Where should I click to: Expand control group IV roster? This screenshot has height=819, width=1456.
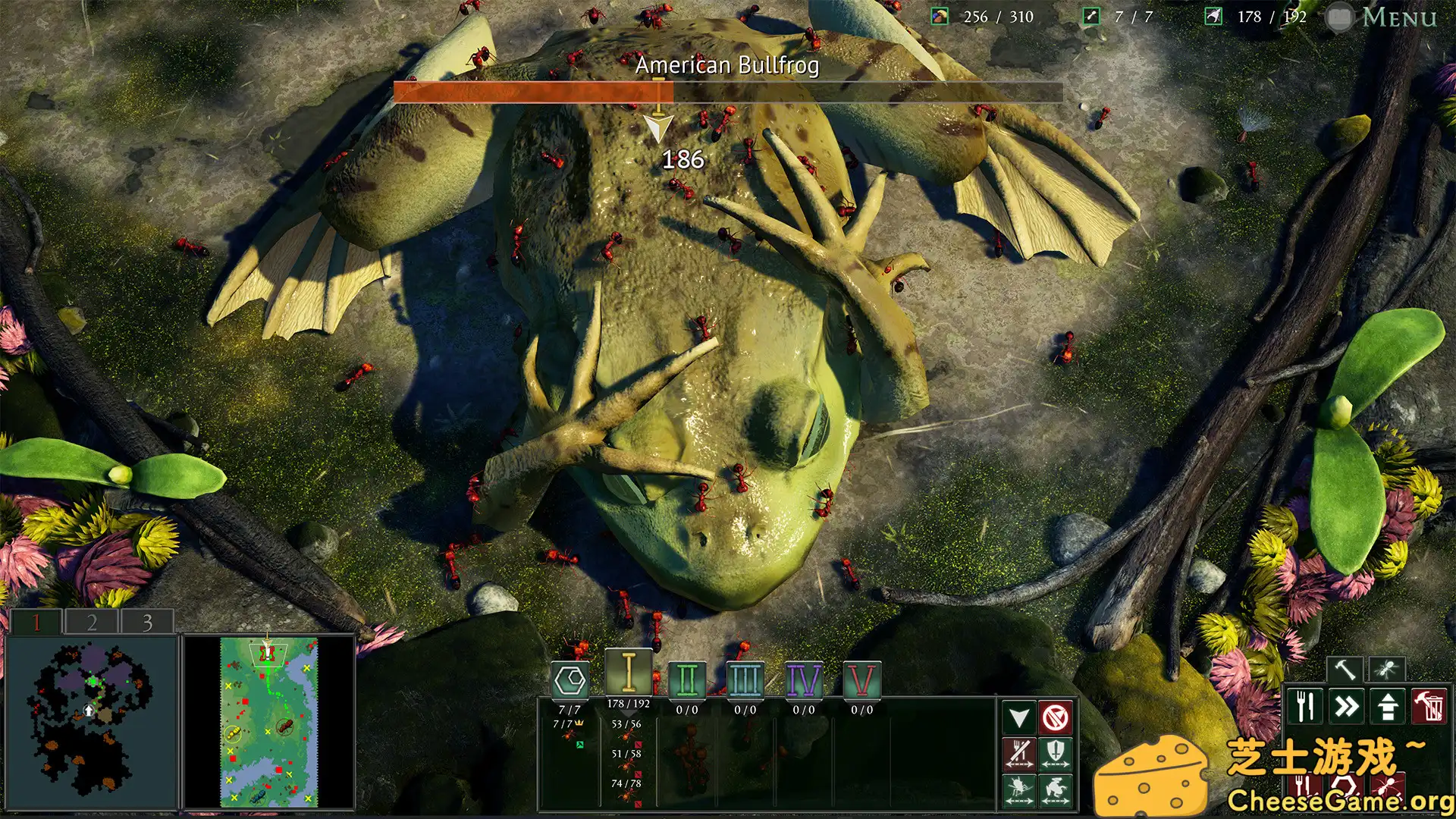804,681
